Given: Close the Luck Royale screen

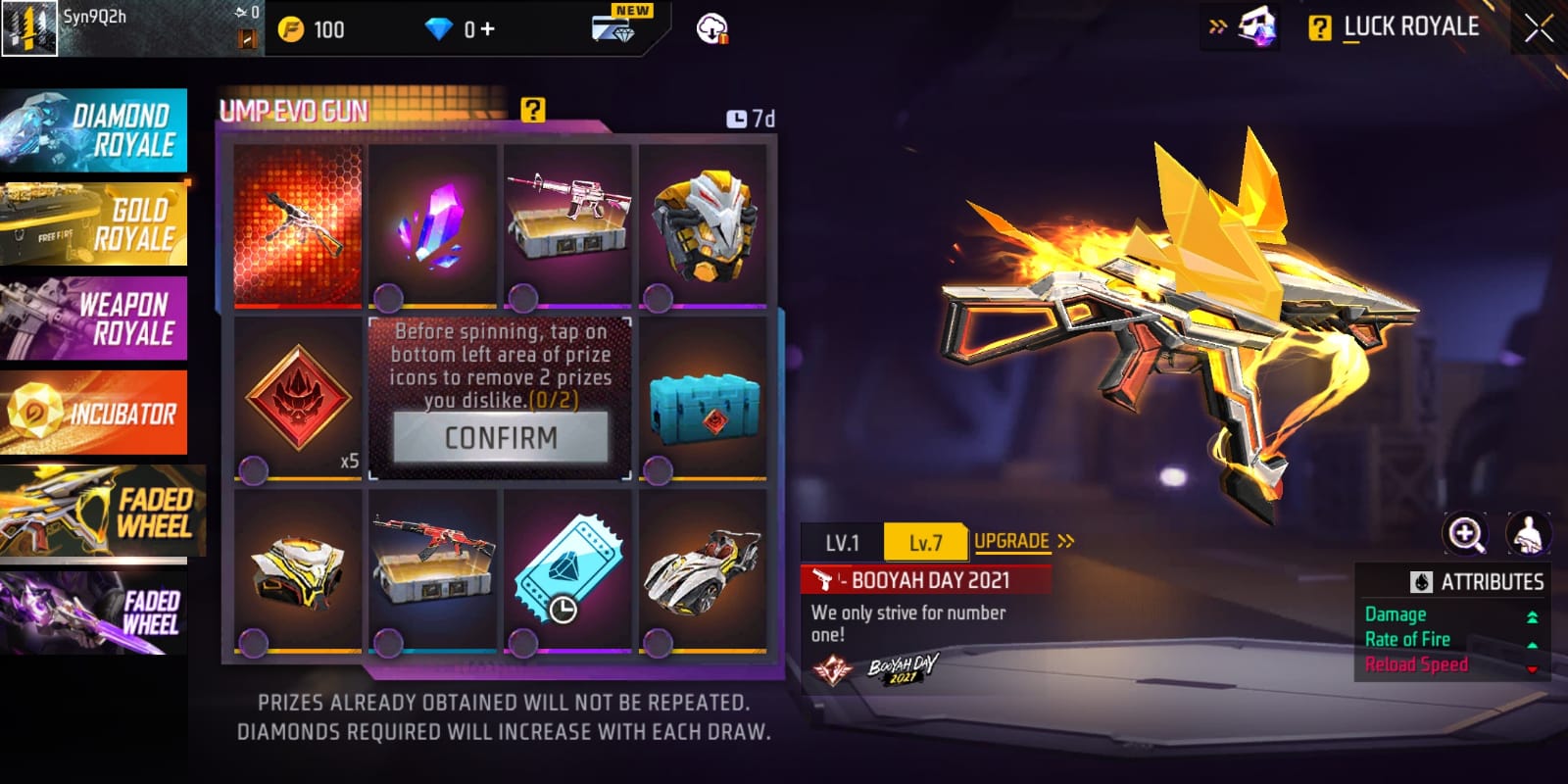Looking at the screenshot, I should point(1539,28).
